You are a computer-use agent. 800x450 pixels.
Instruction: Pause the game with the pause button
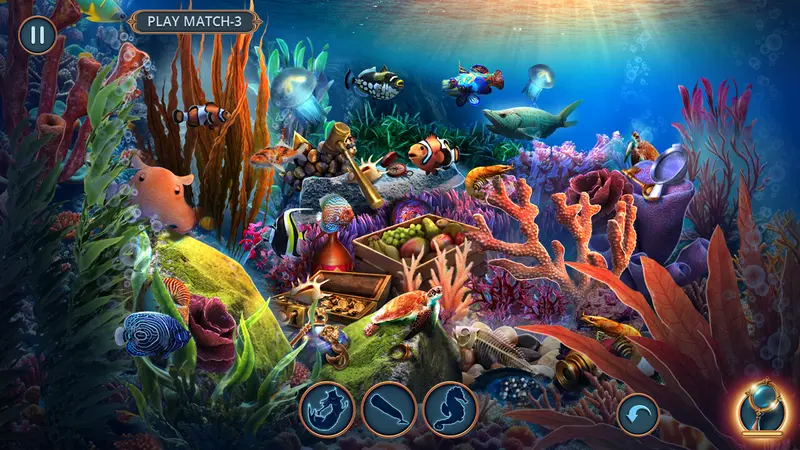coord(37,35)
